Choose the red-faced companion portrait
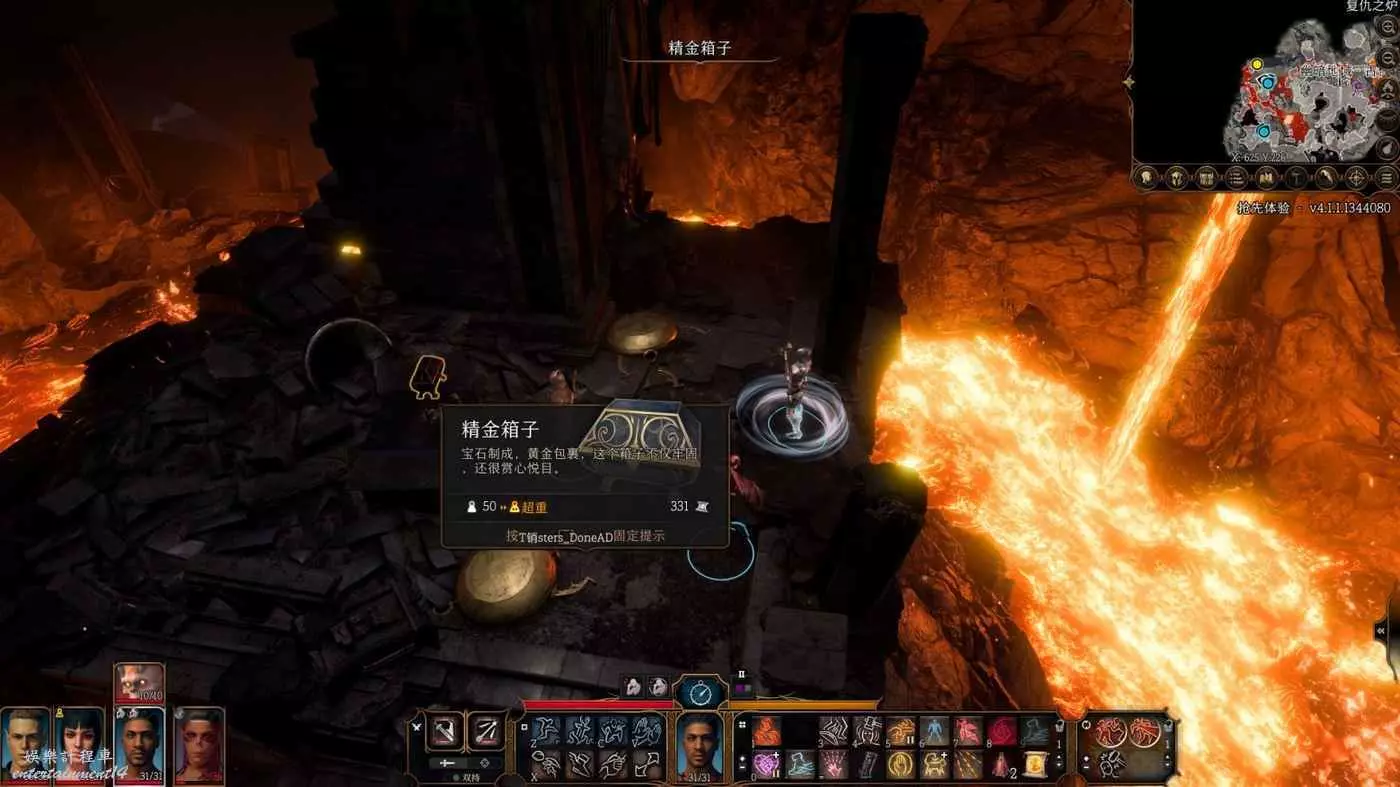The image size is (1400, 787). 199,744
